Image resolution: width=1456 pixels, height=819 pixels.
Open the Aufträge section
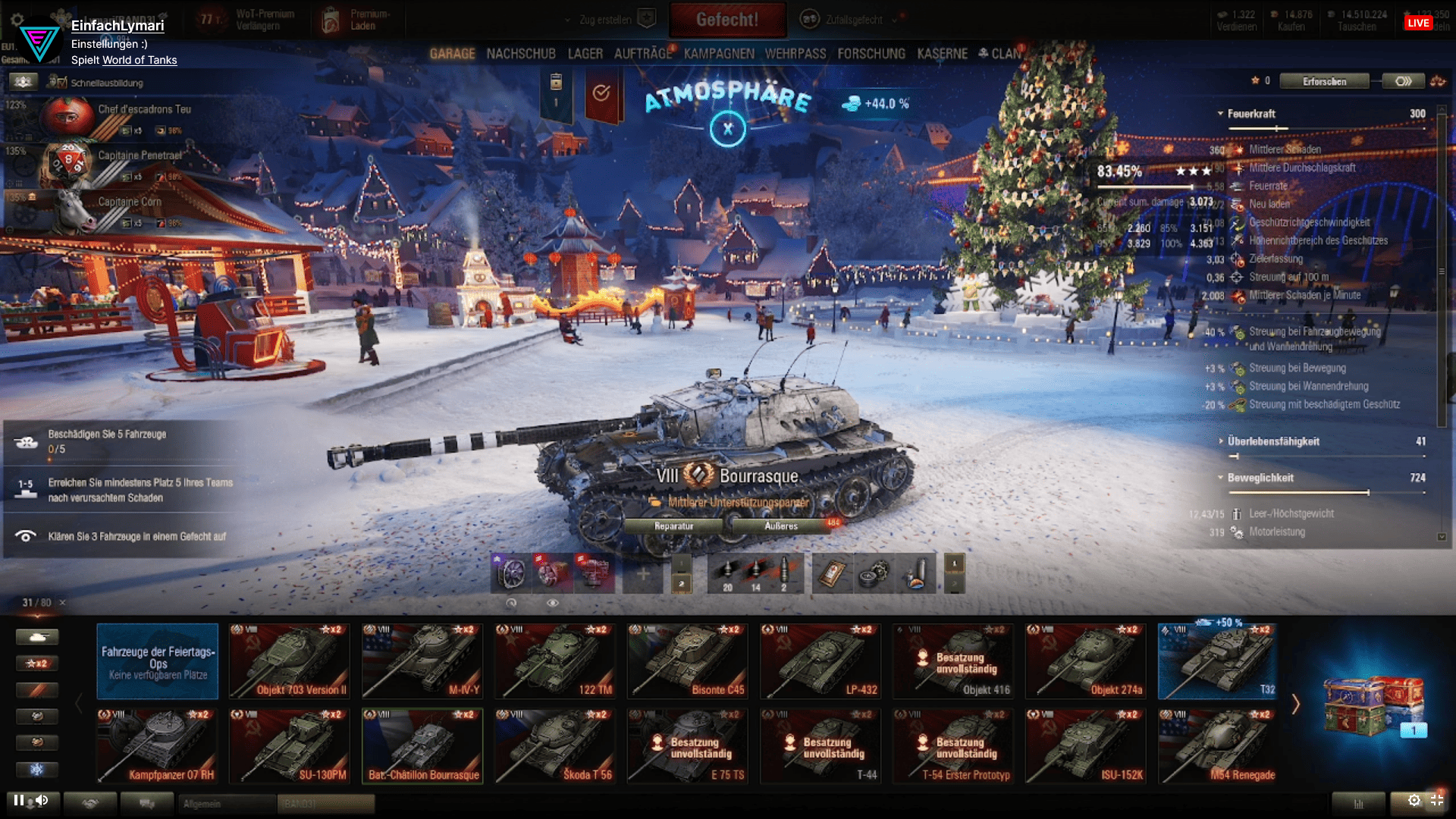643,54
